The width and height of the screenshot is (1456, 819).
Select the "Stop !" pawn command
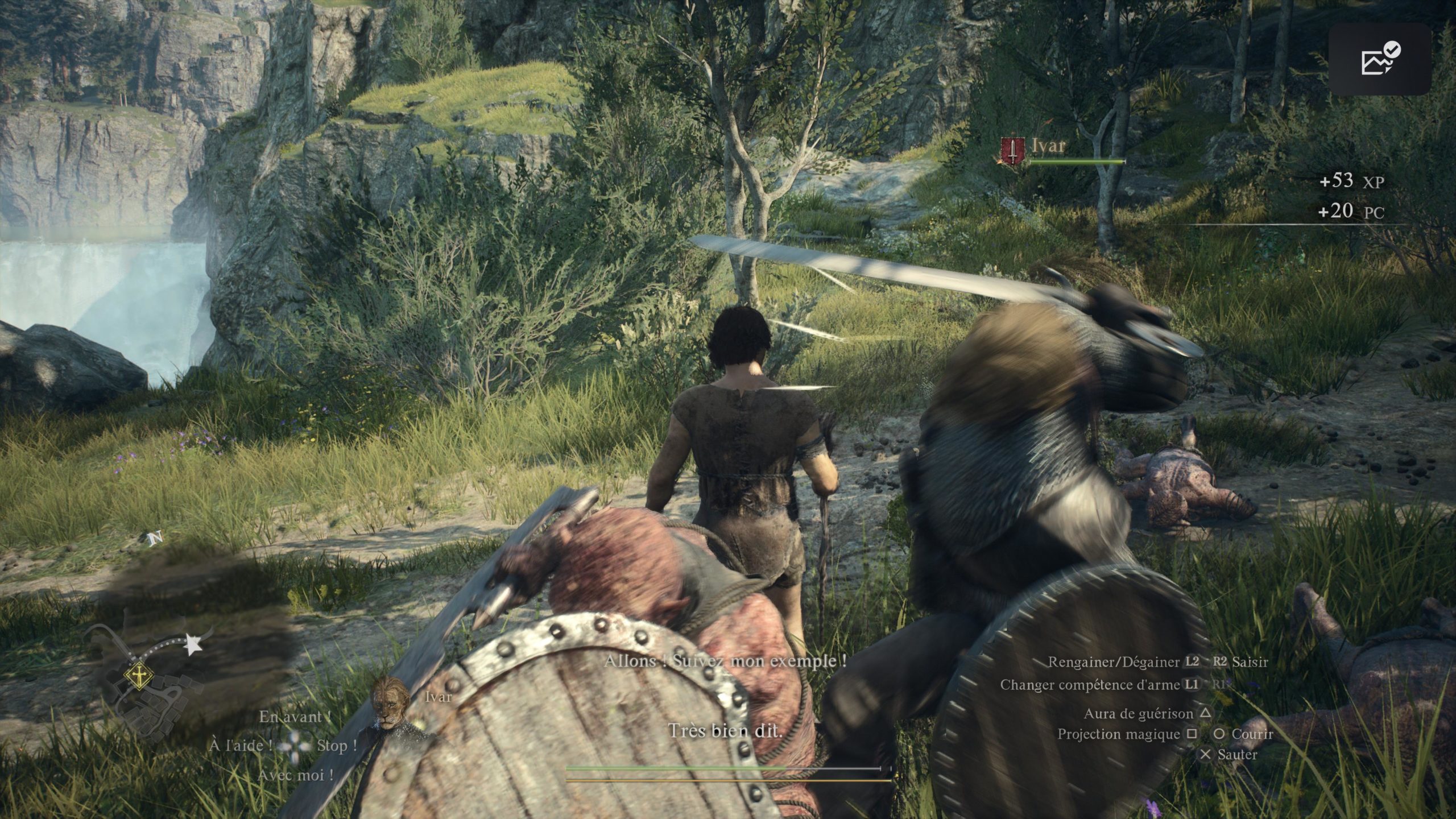337,746
